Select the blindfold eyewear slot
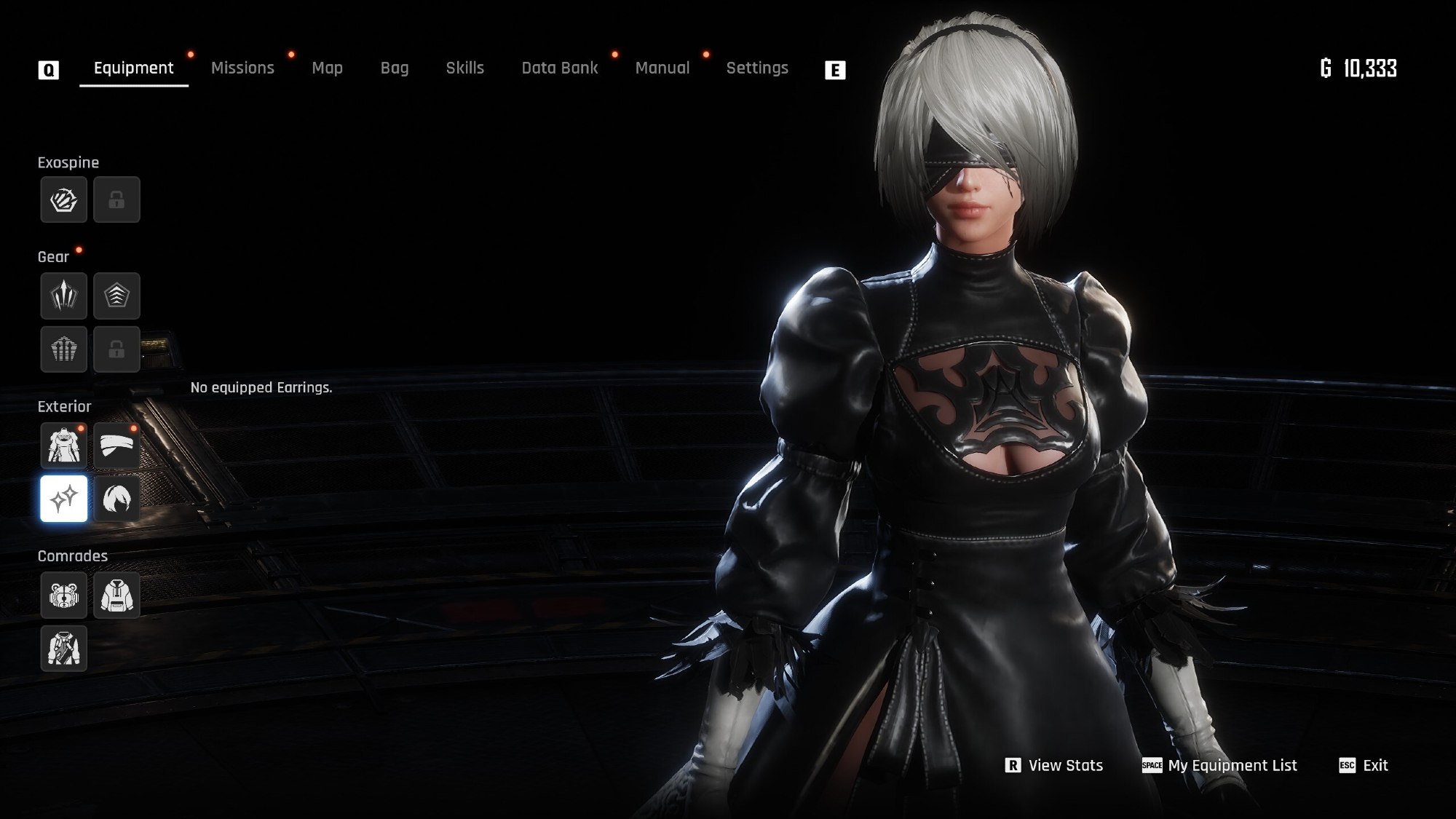 116,445
